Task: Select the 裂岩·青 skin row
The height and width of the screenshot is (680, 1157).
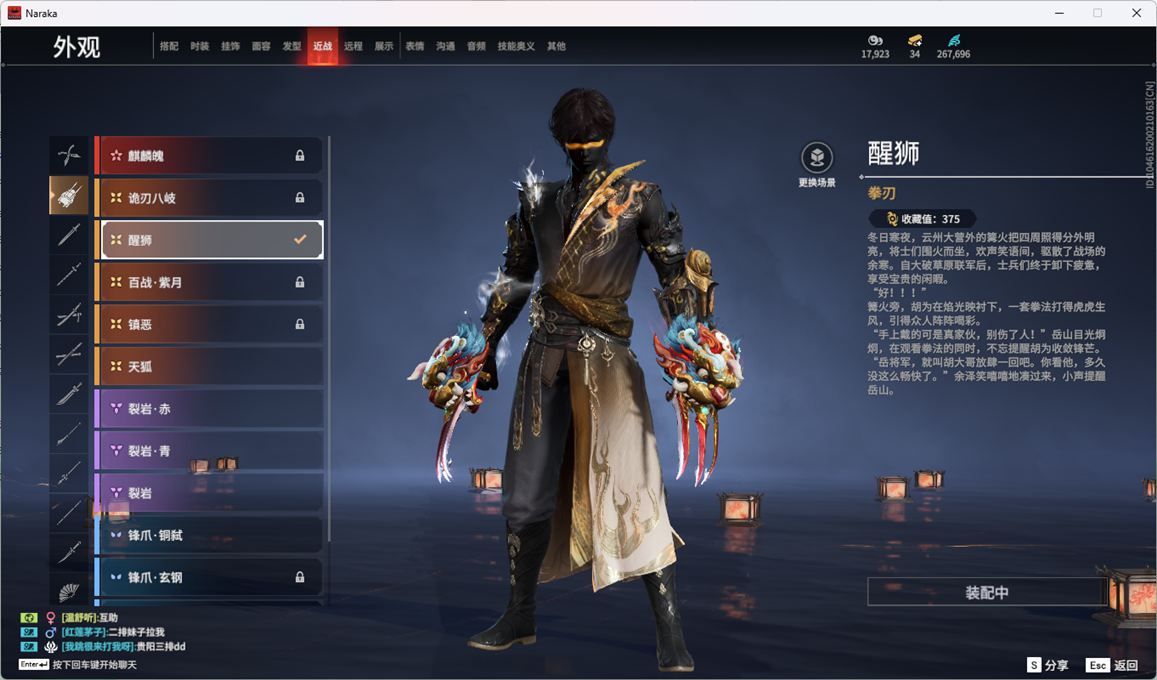Action: (208, 451)
